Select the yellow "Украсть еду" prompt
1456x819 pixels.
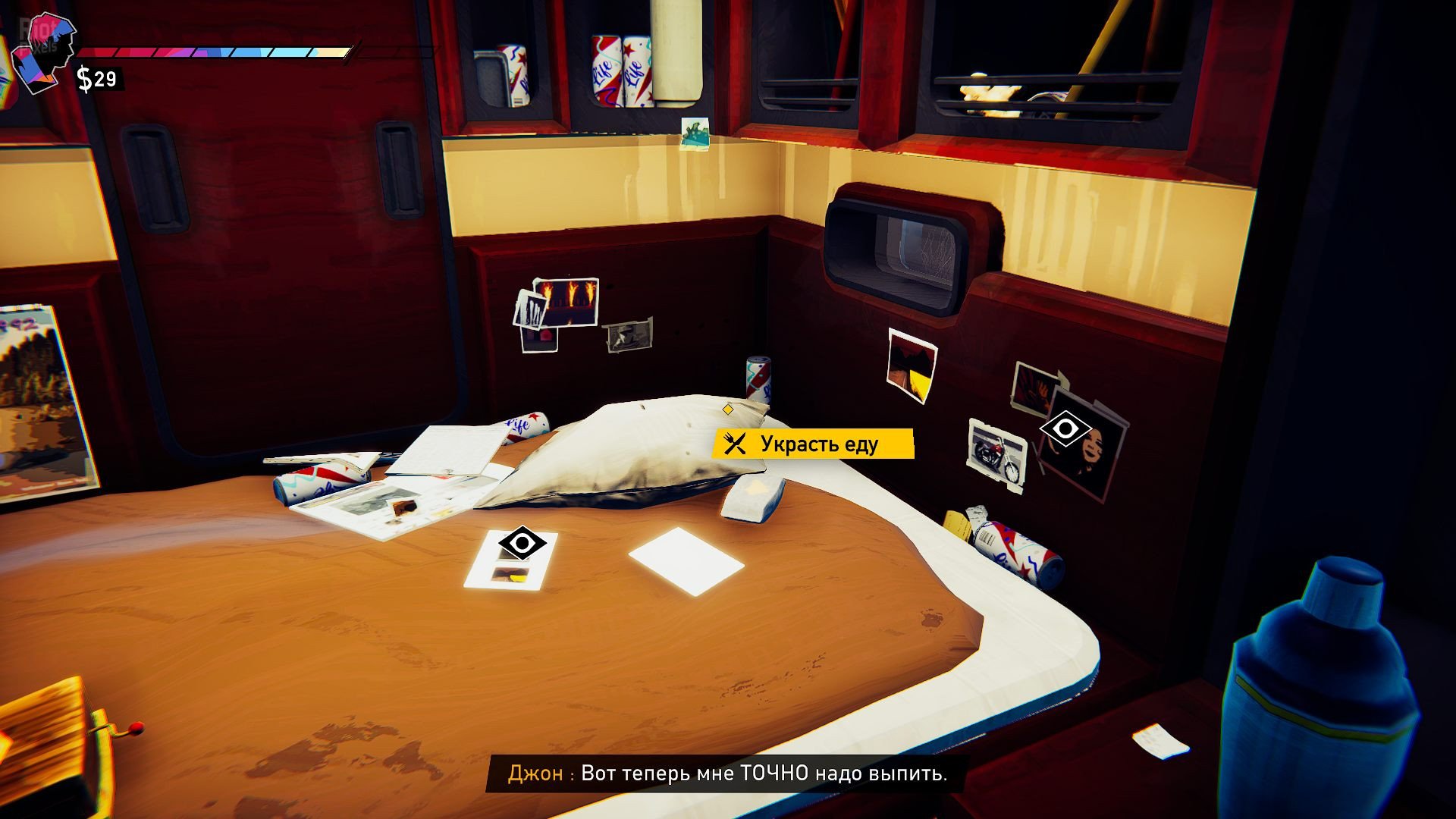[813, 444]
